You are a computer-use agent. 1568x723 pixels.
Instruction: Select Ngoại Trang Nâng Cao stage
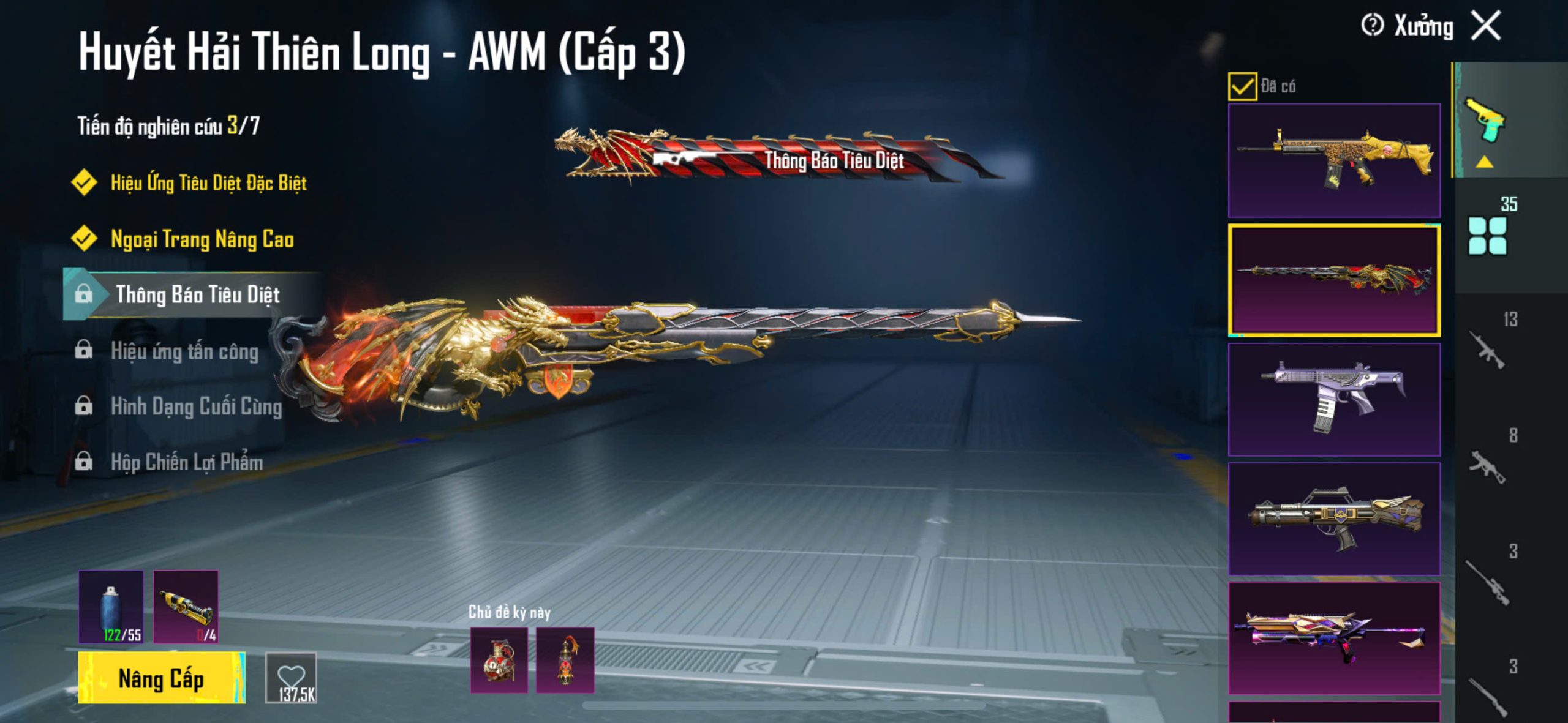[x=202, y=239]
